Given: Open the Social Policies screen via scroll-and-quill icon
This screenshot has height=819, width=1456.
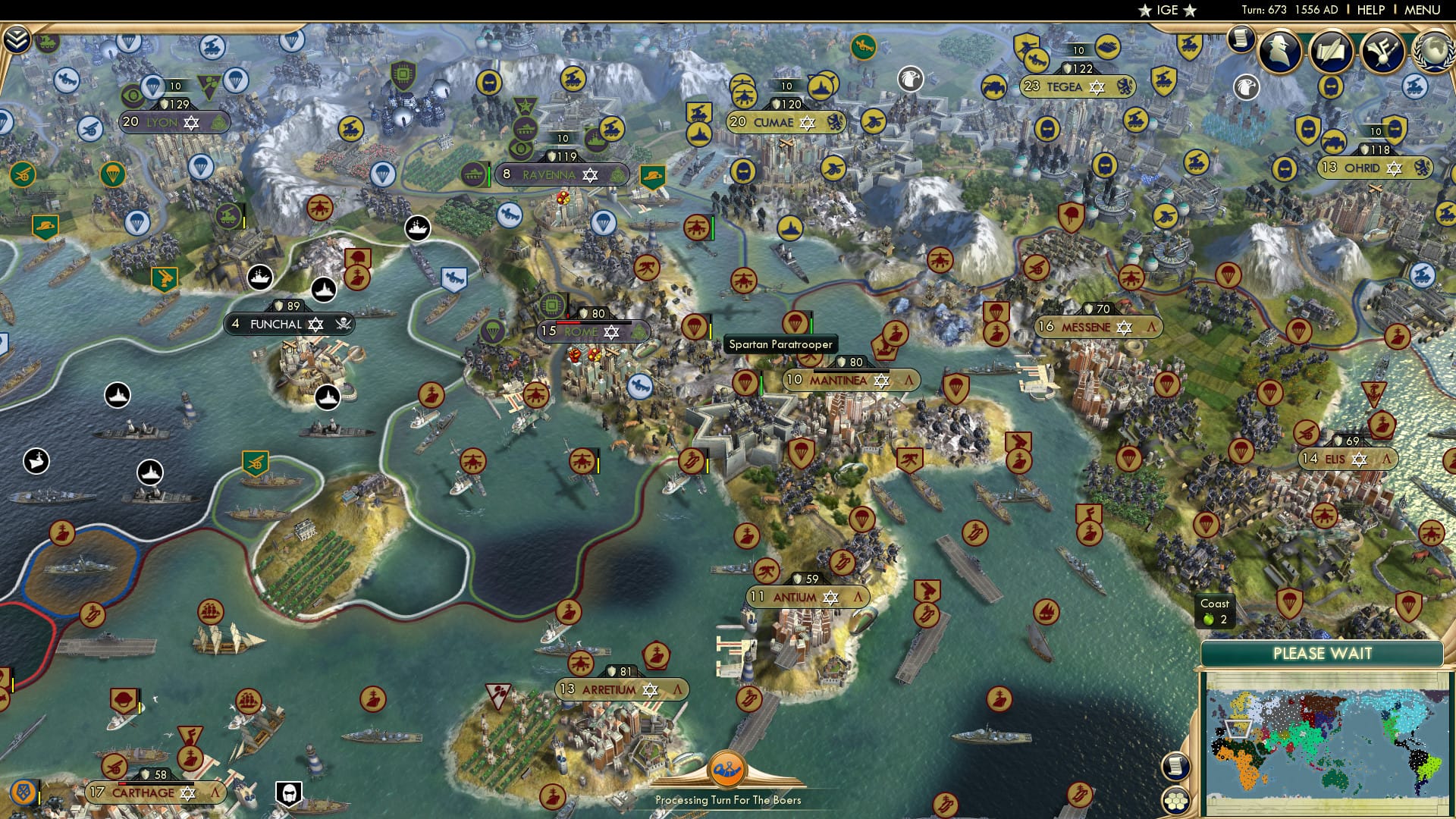Looking at the screenshot, I should 1332,52.
